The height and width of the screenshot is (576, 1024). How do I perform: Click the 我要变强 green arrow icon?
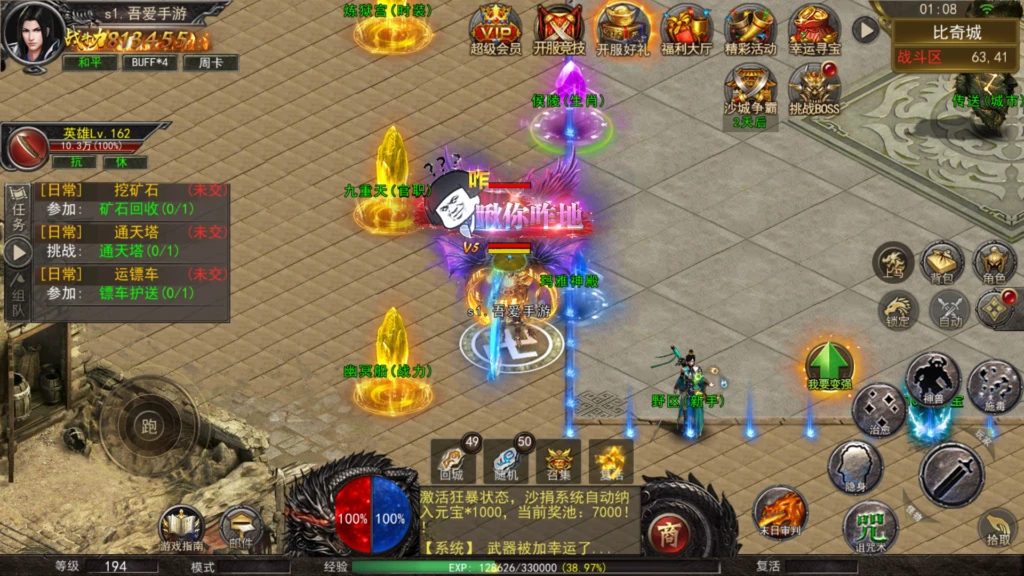point(828,365)
